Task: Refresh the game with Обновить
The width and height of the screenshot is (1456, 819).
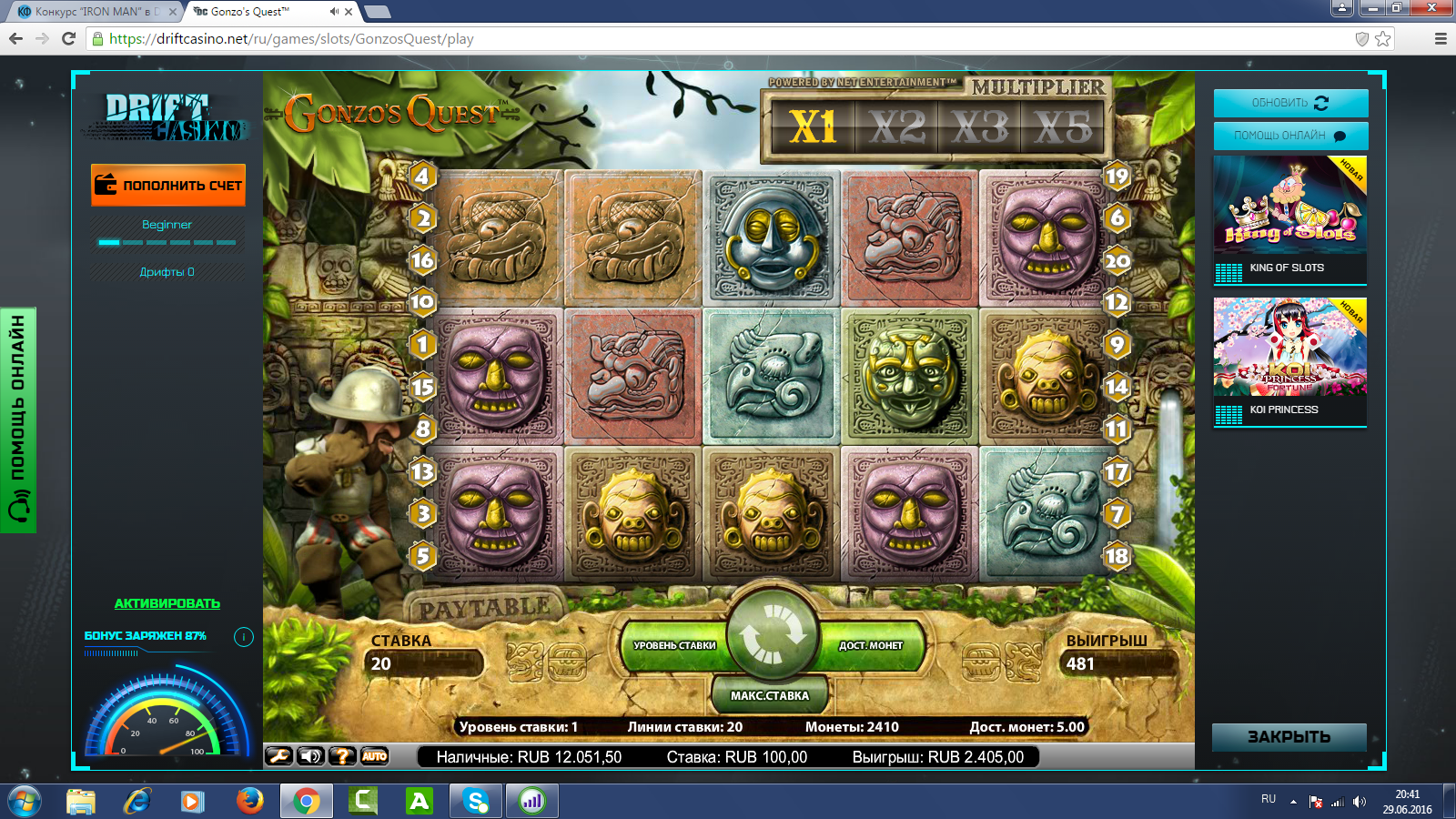Action: [1290, 103]
